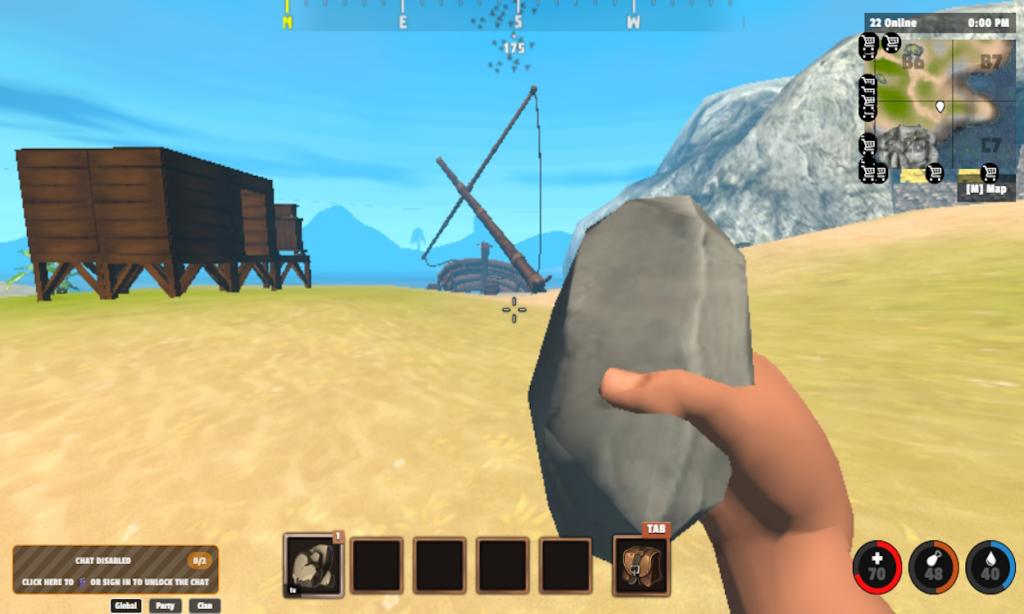
Task: Switch to the Clan chat tab
Action: point(204,605)
